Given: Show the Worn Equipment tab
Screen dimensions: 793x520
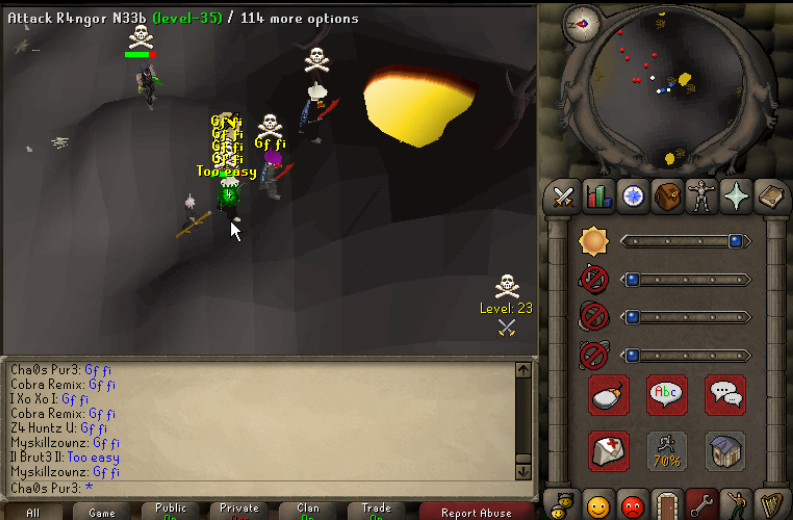Looking at the screenshot, I should 702,196.
